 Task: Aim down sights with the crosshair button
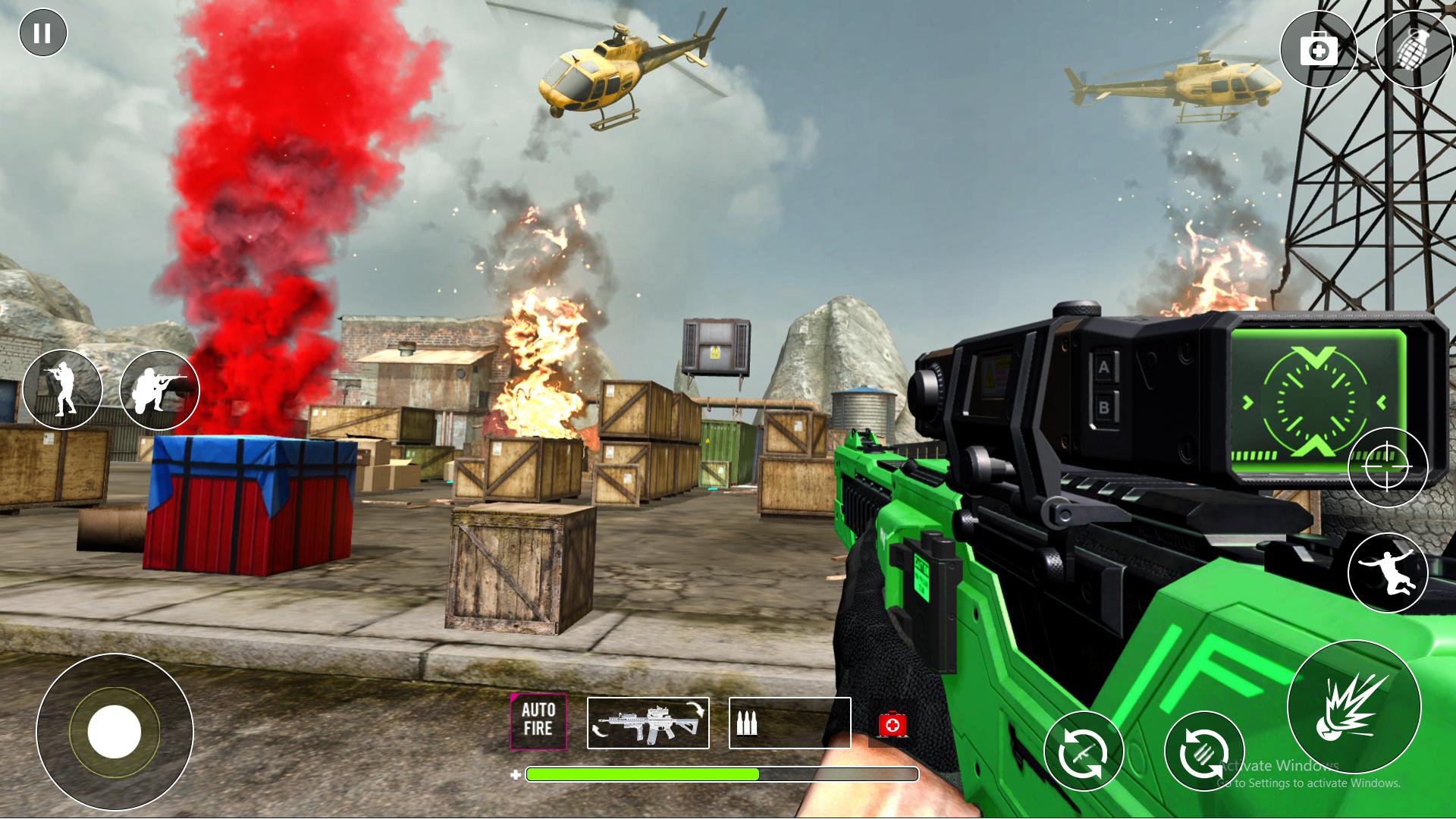[1387, 467]
